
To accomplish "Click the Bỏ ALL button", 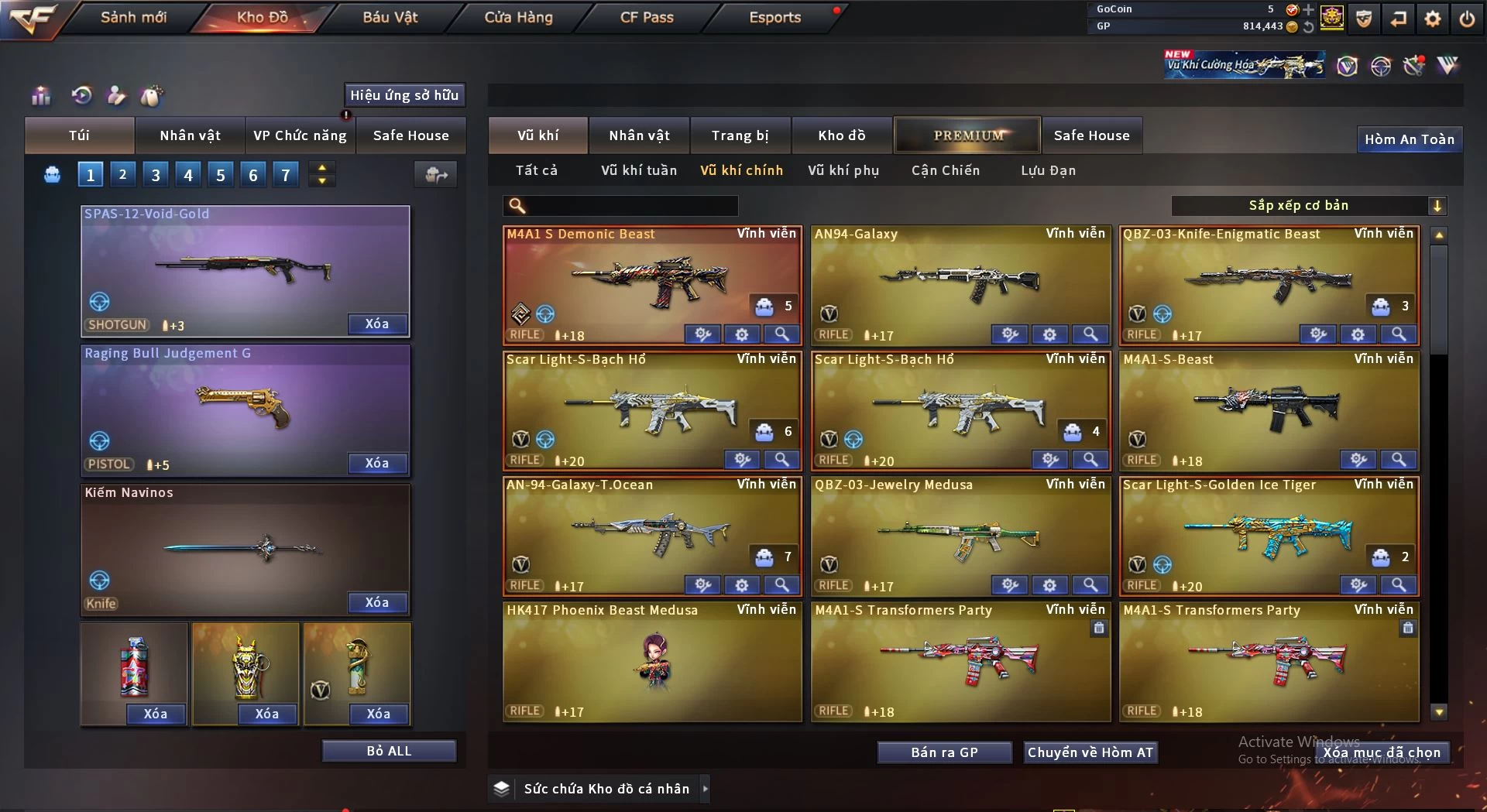I will pos(389,751).
